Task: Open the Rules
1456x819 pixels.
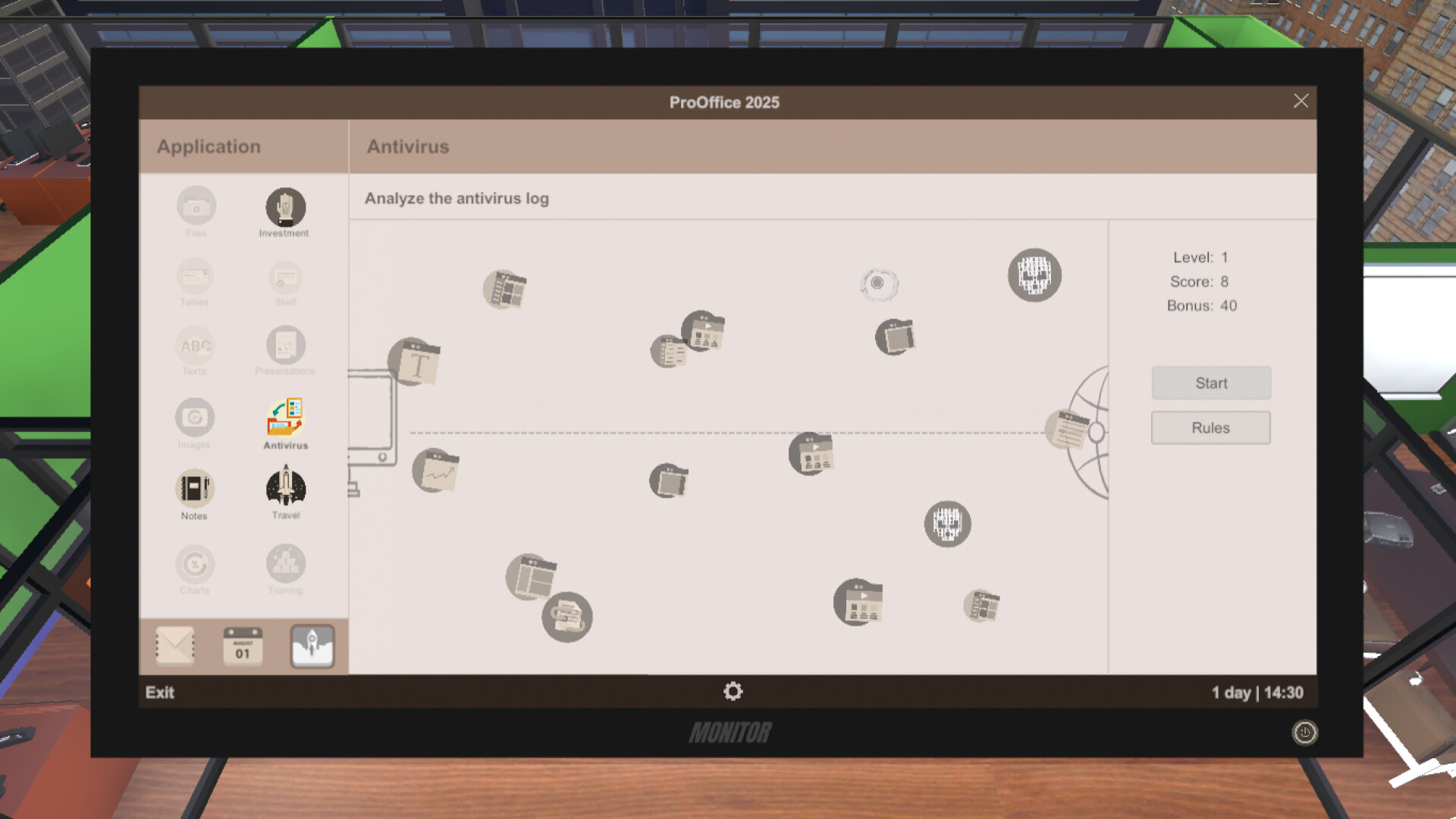Action: click(x=1210, y=427)
